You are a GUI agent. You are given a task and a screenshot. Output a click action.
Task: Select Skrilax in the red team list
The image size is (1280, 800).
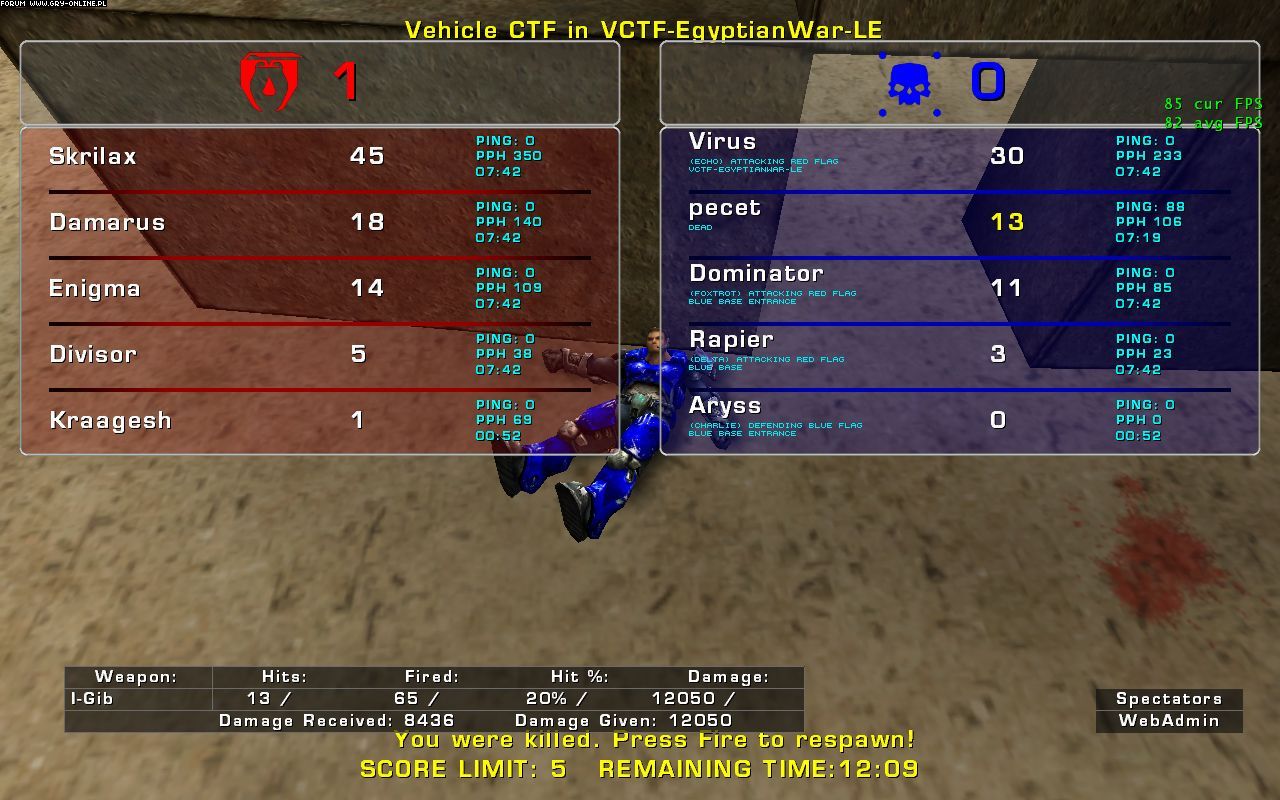point(93,156)
